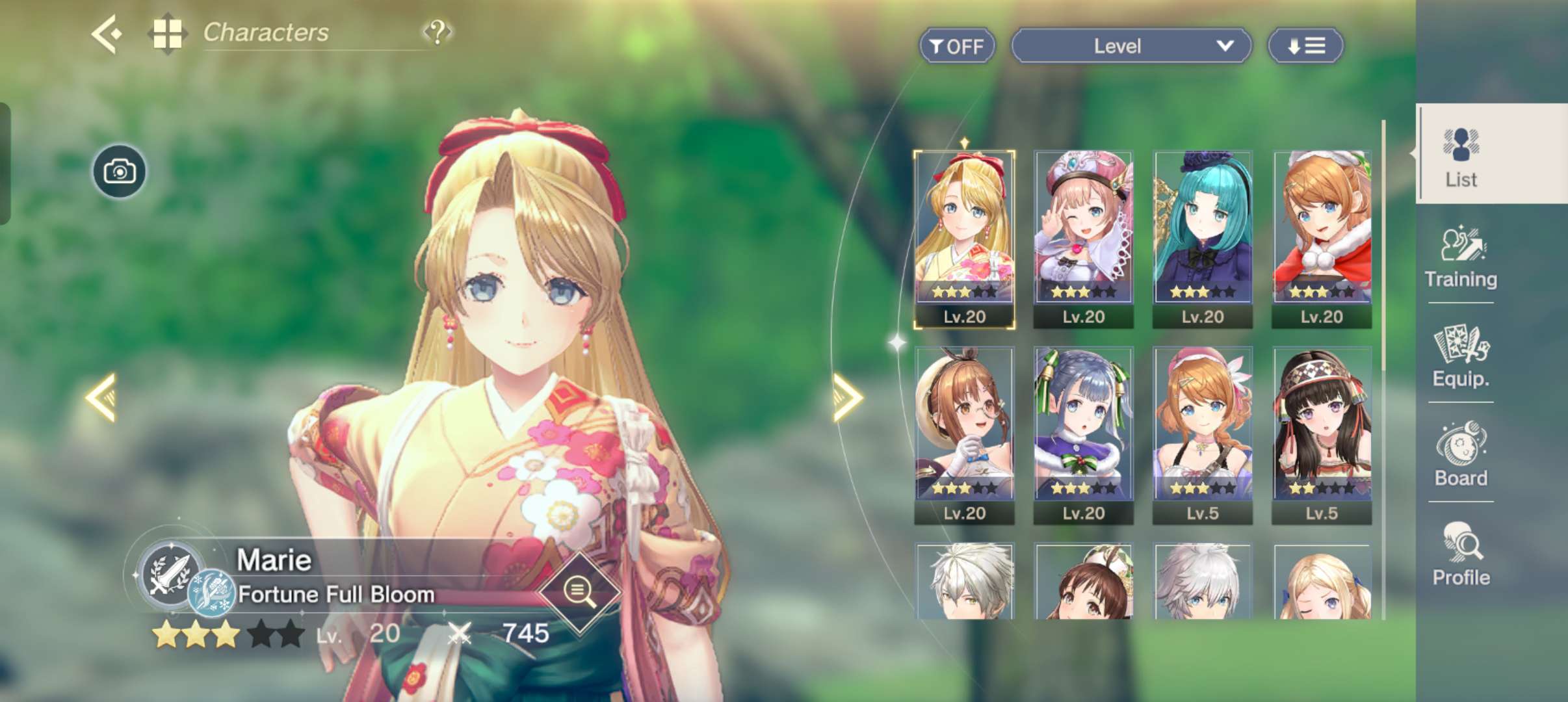The width and height of the screenshot is (1568, 702).
Task: Switch to the Equip. tab
Action: click(x=1461, y=357)
